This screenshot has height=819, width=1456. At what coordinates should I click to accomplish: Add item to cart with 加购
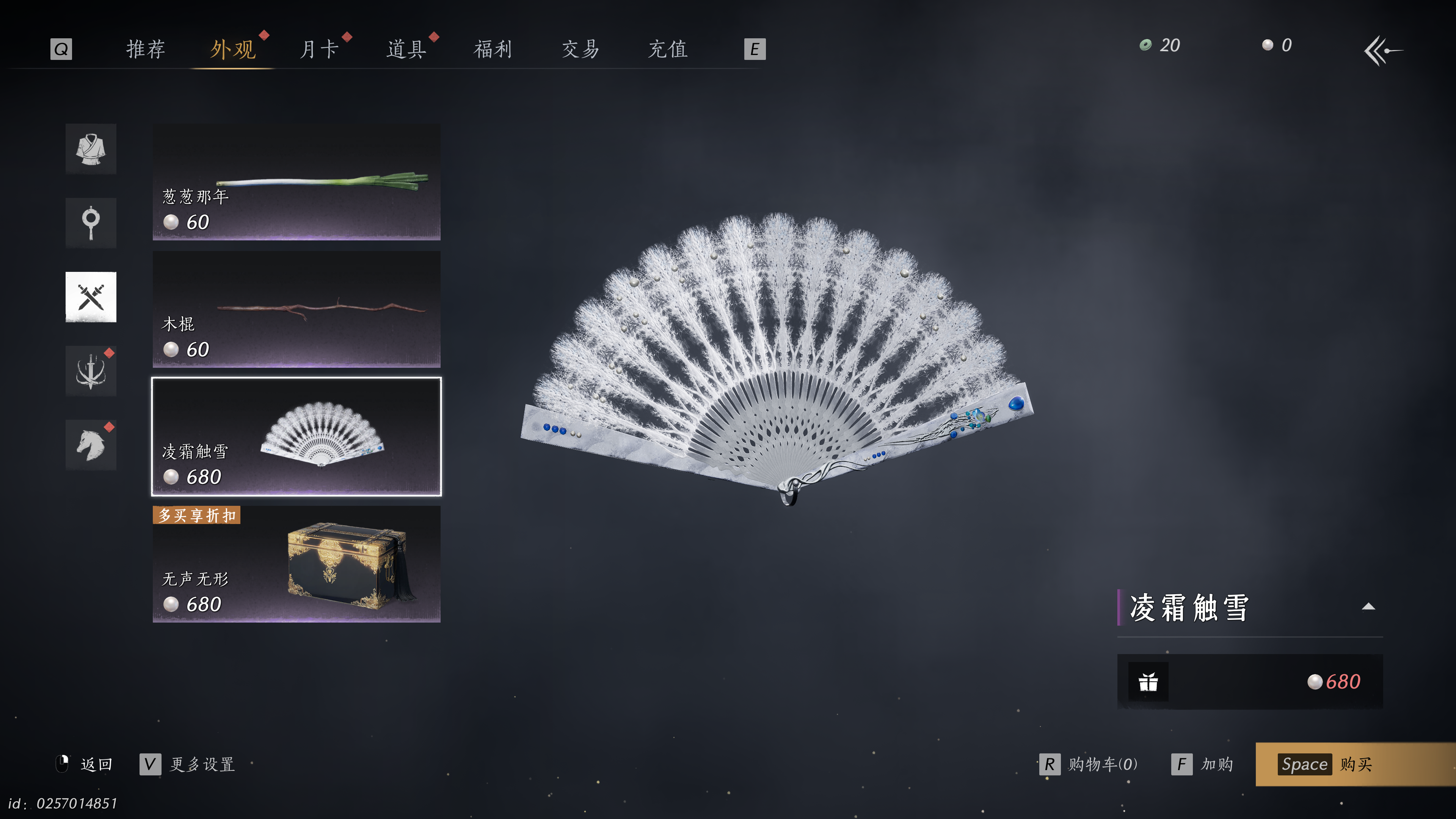pos(1203,764)
